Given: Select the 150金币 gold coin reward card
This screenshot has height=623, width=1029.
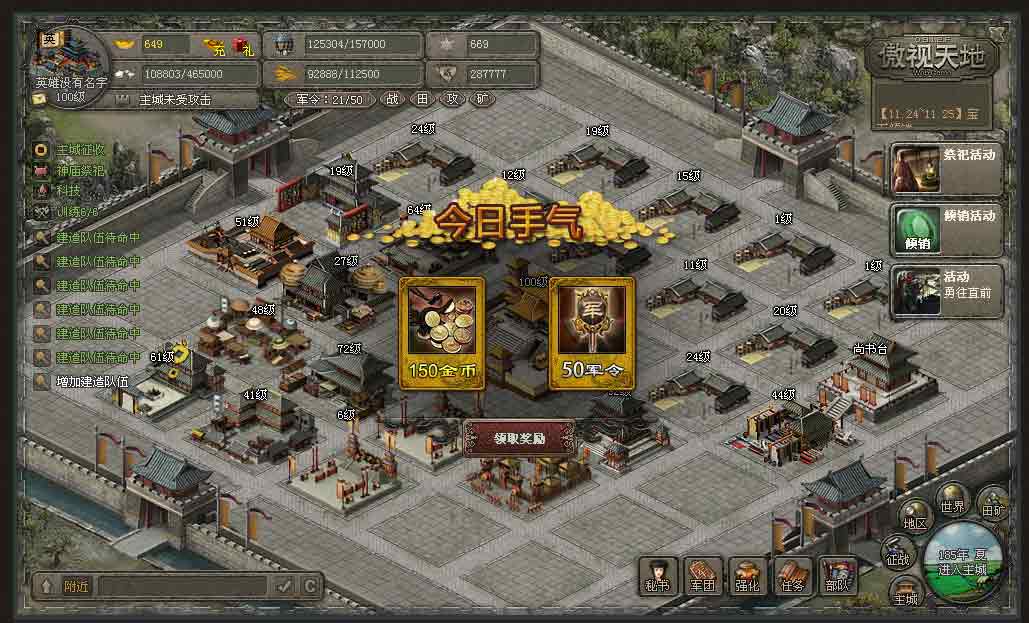Looking at the screenshot, I should click(x=442, y=333).
